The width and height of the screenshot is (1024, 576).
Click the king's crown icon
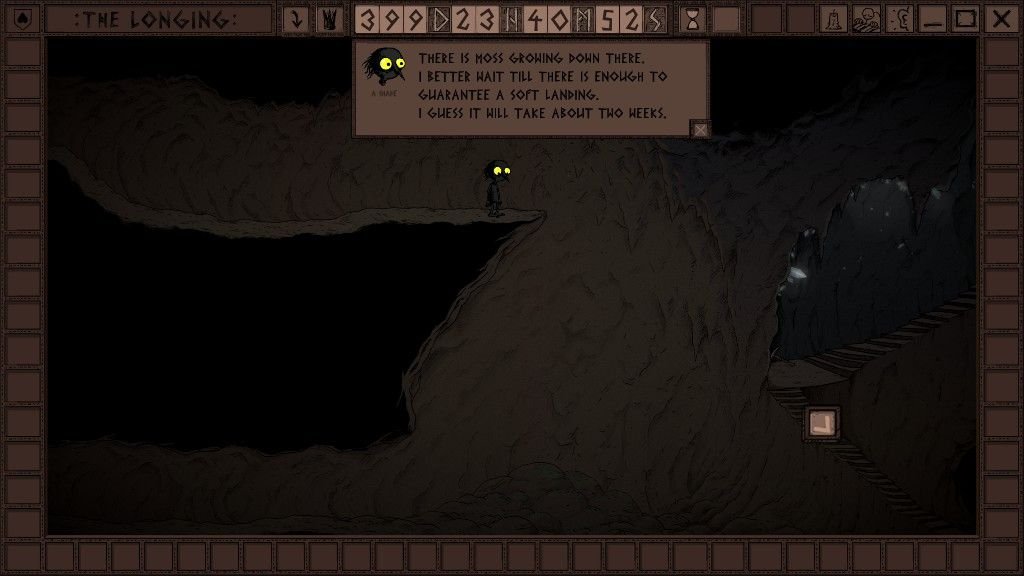[x=330, y=19]
